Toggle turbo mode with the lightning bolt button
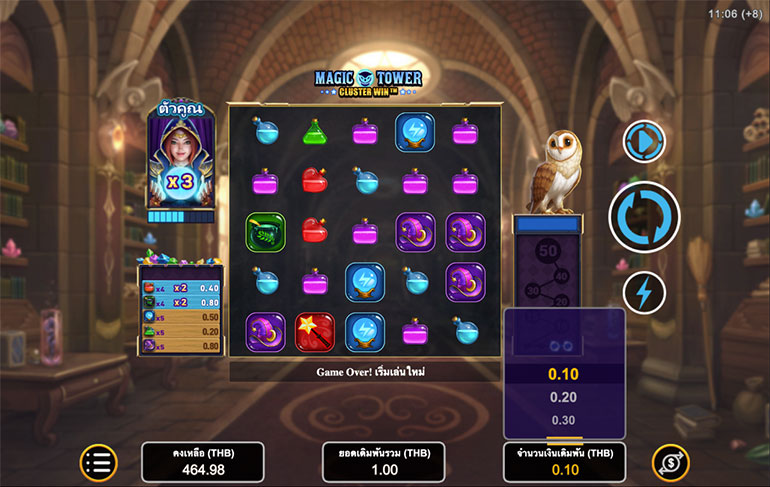This screenshot has height=487, width=770. pos(644,292)
